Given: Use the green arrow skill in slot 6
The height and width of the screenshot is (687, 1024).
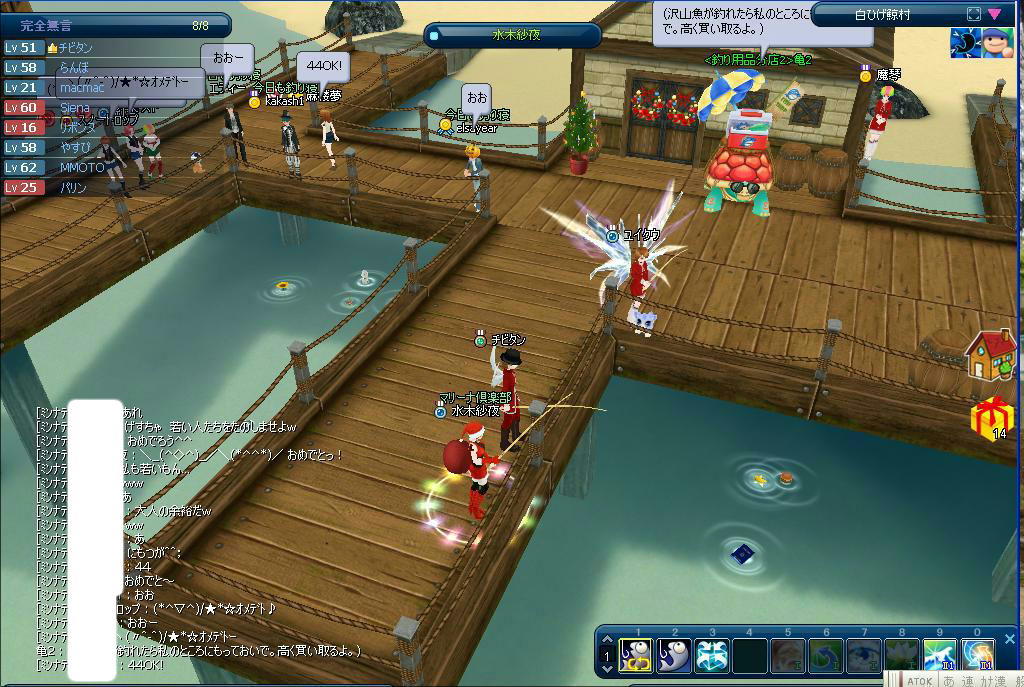Looking at the screenshot, I should (x=826, y=655).
